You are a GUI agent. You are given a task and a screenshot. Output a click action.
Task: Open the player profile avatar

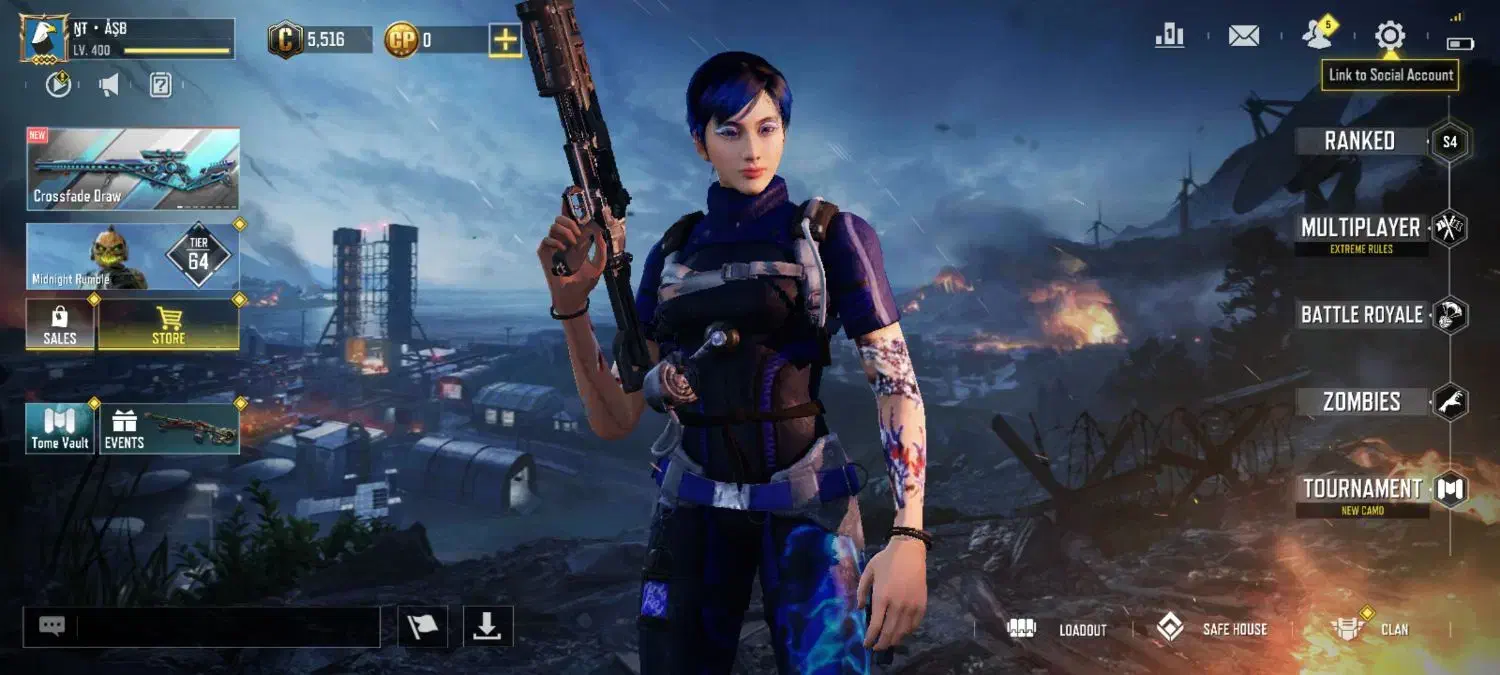pos(45,39)
